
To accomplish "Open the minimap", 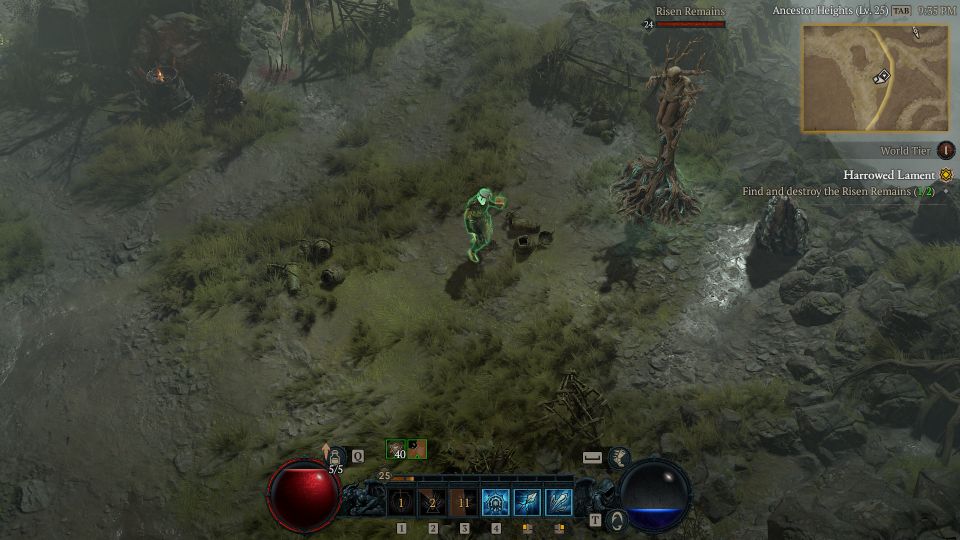I will (x=874, y=78).
